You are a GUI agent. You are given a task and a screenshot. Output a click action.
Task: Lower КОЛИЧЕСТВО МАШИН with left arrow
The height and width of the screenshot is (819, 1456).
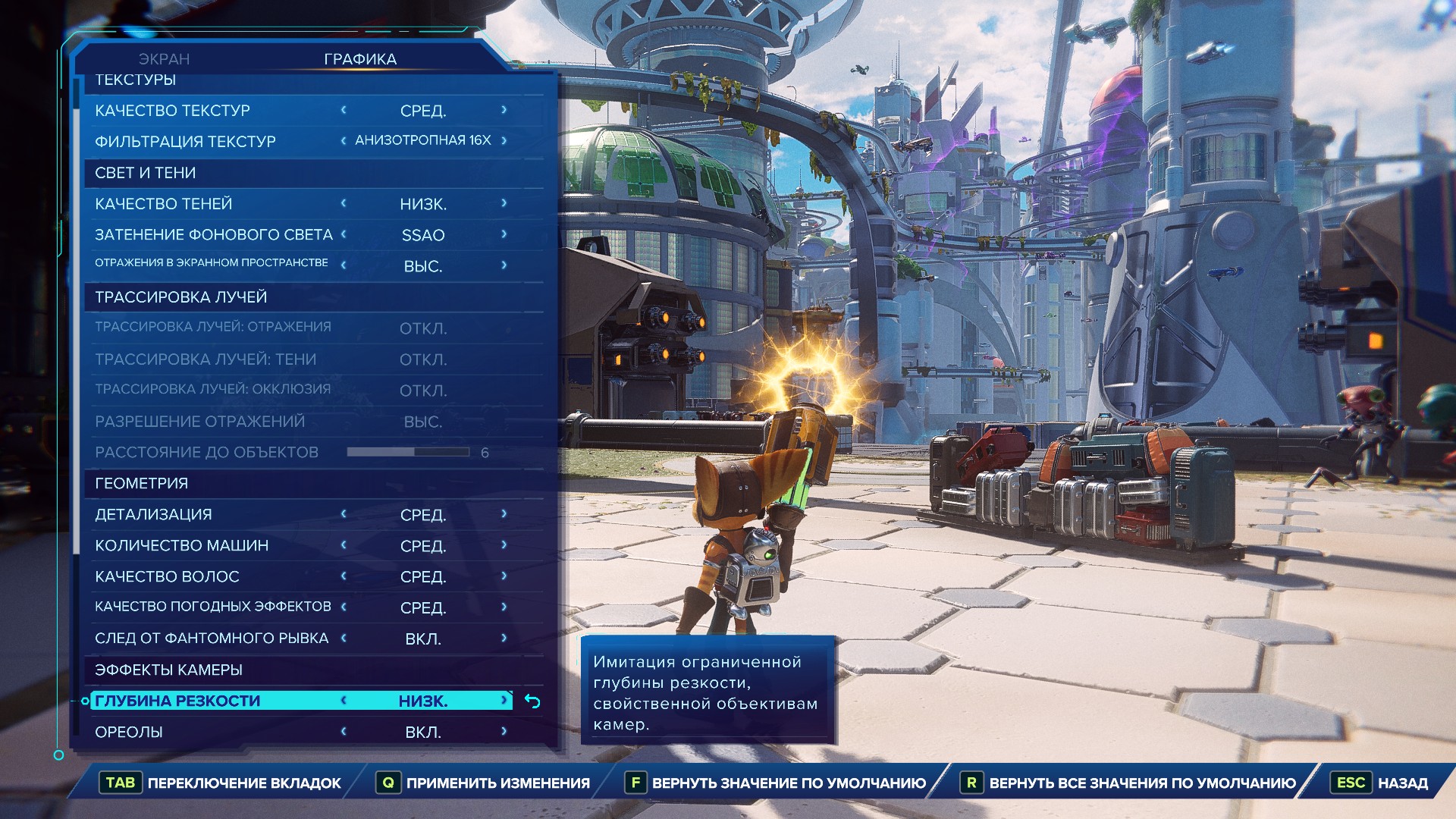coord(344,545)
